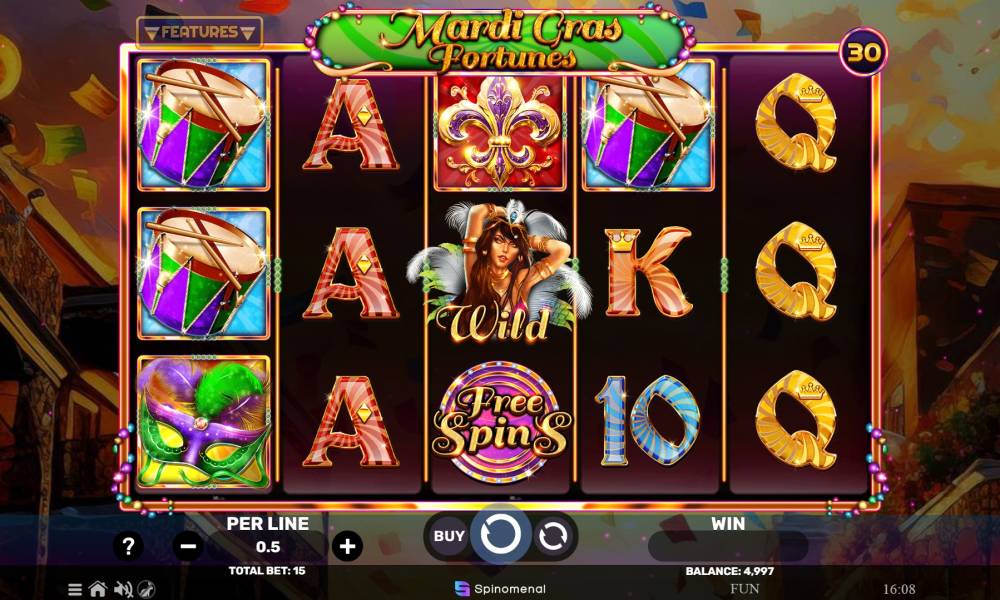
Task: Increase the per line bet
Action: click(x=347, y=546)
